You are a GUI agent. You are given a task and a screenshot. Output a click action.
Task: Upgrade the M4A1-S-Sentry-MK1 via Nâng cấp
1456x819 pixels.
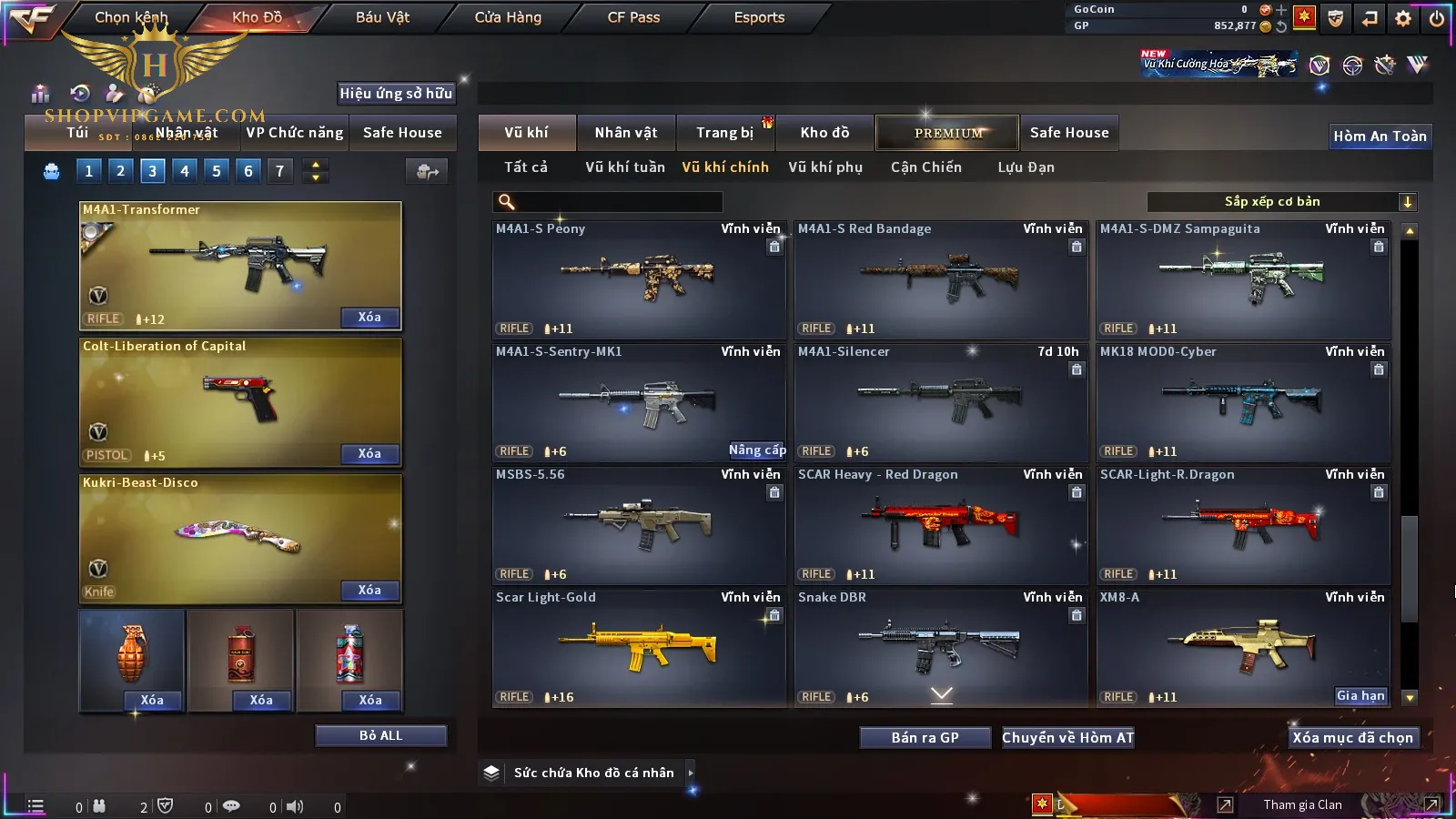(756, 450)
